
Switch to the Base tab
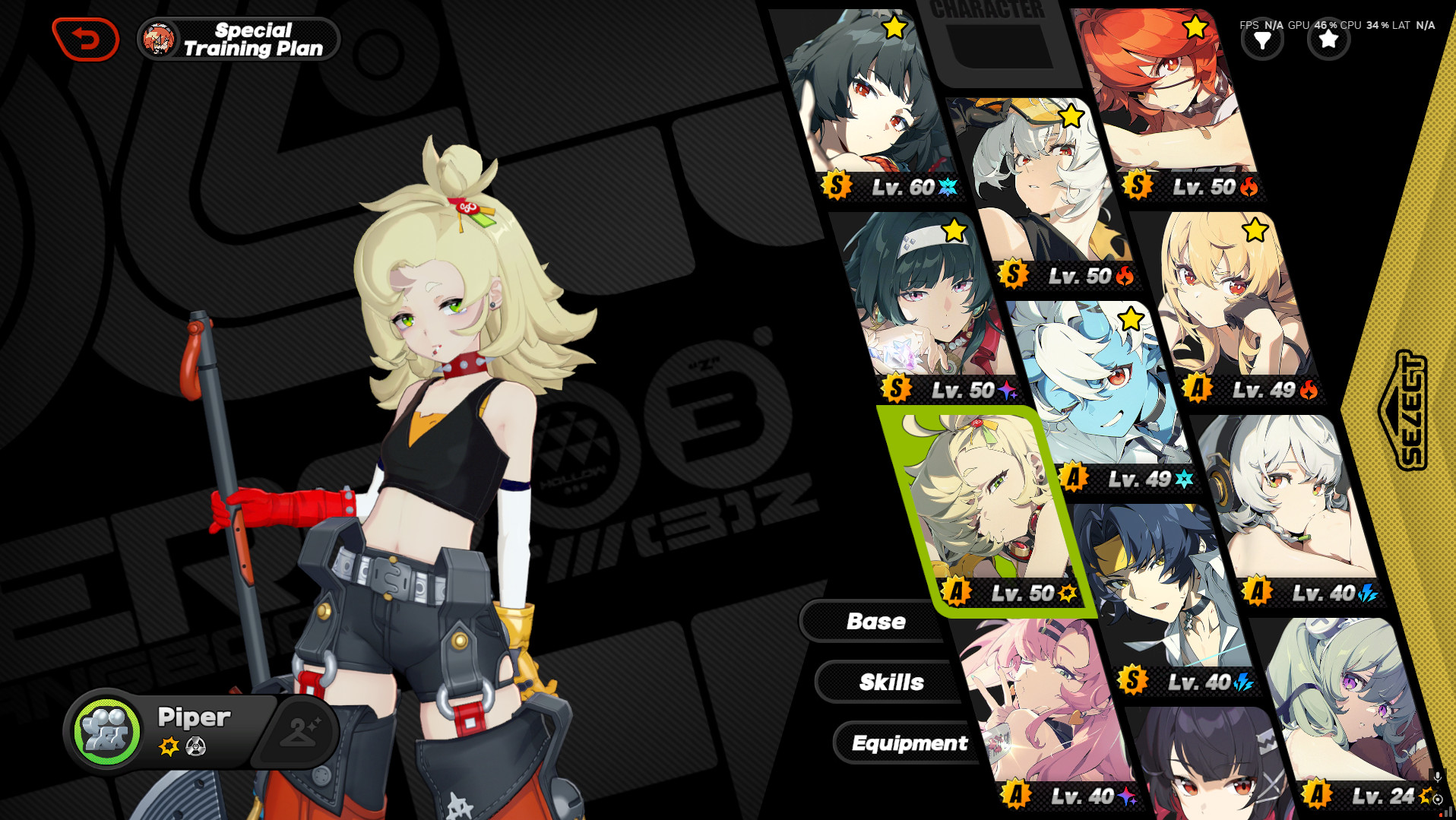(x=876, y=621)
